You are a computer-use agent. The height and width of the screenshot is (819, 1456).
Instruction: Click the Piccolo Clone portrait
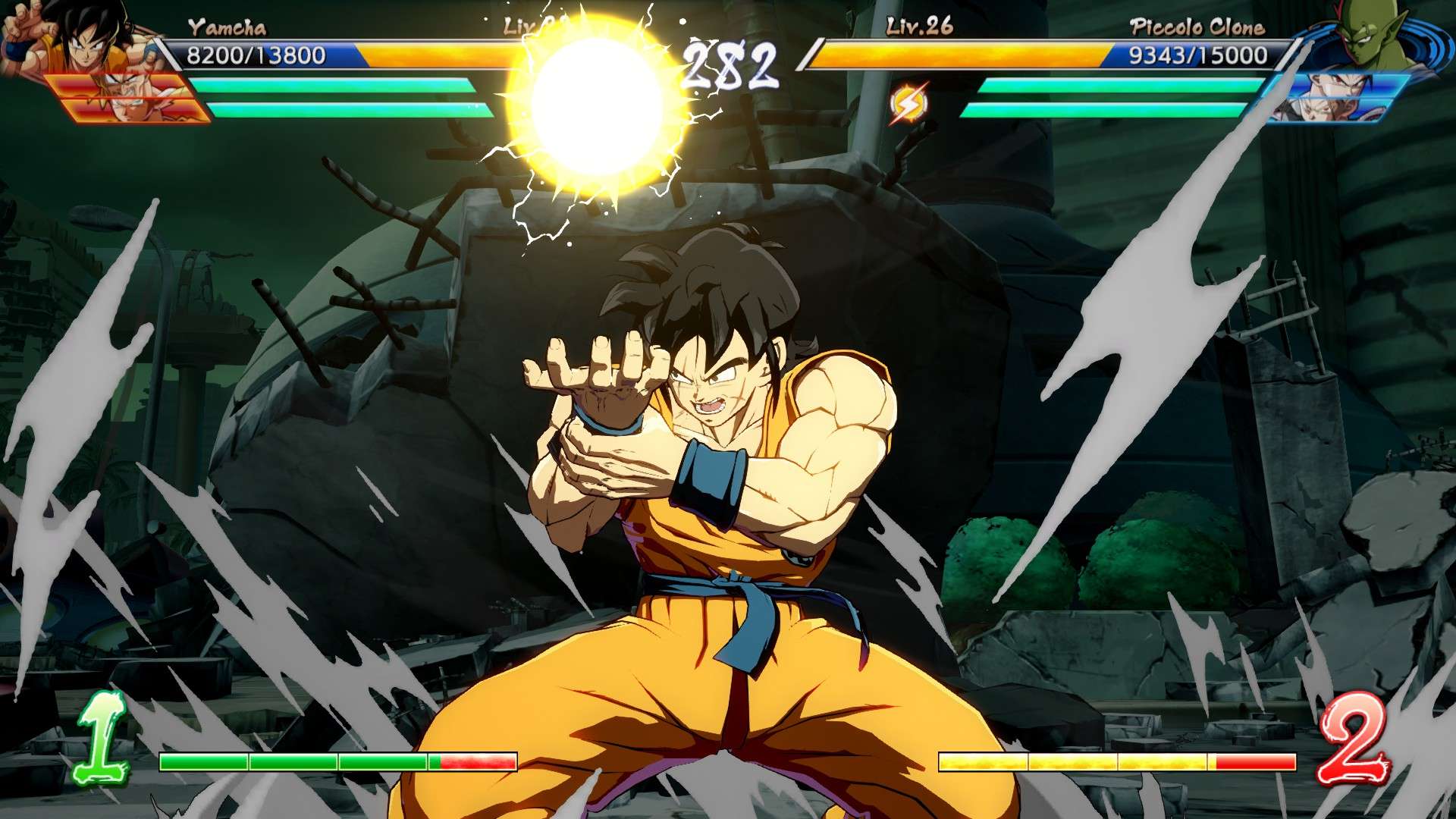pos(1367,34)
